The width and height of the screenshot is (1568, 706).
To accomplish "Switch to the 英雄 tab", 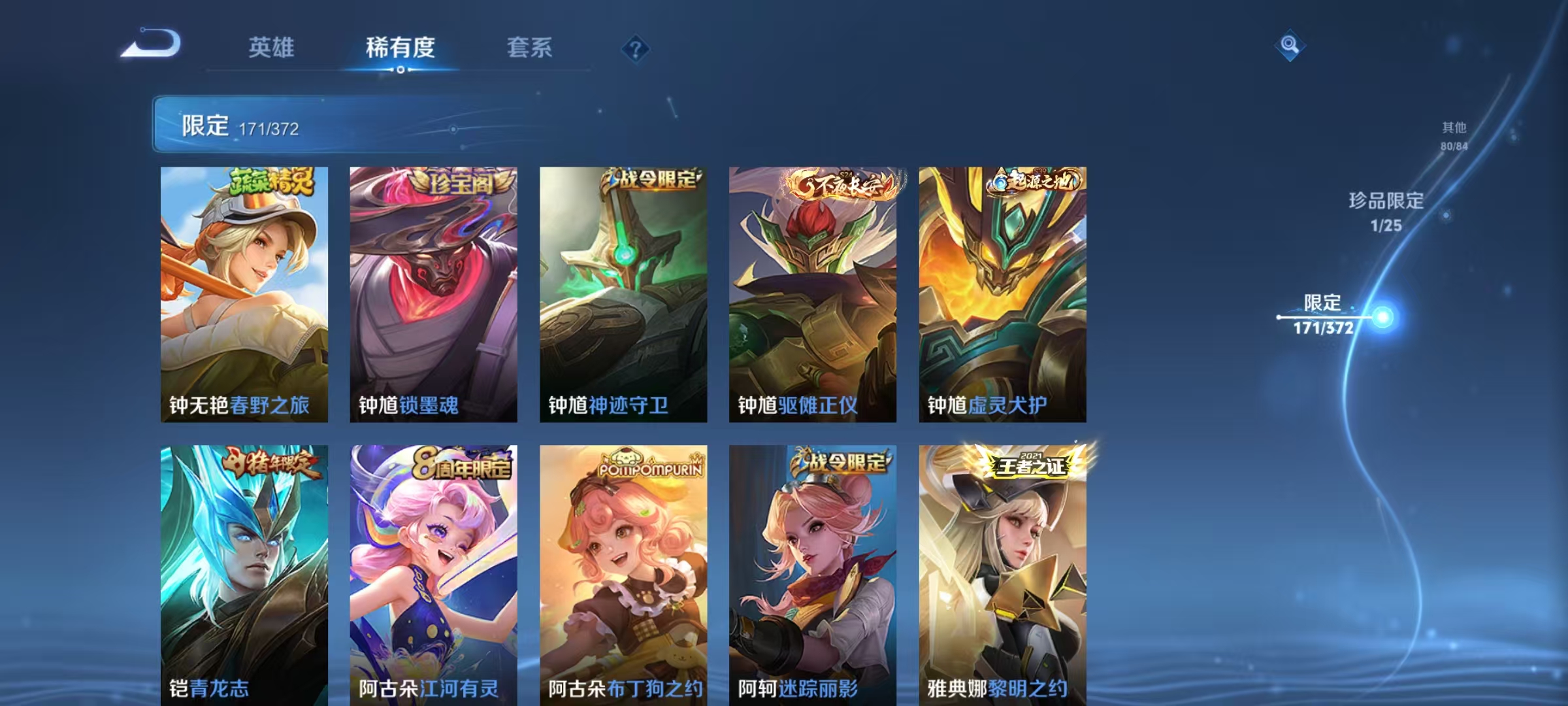I will (272, 48).
